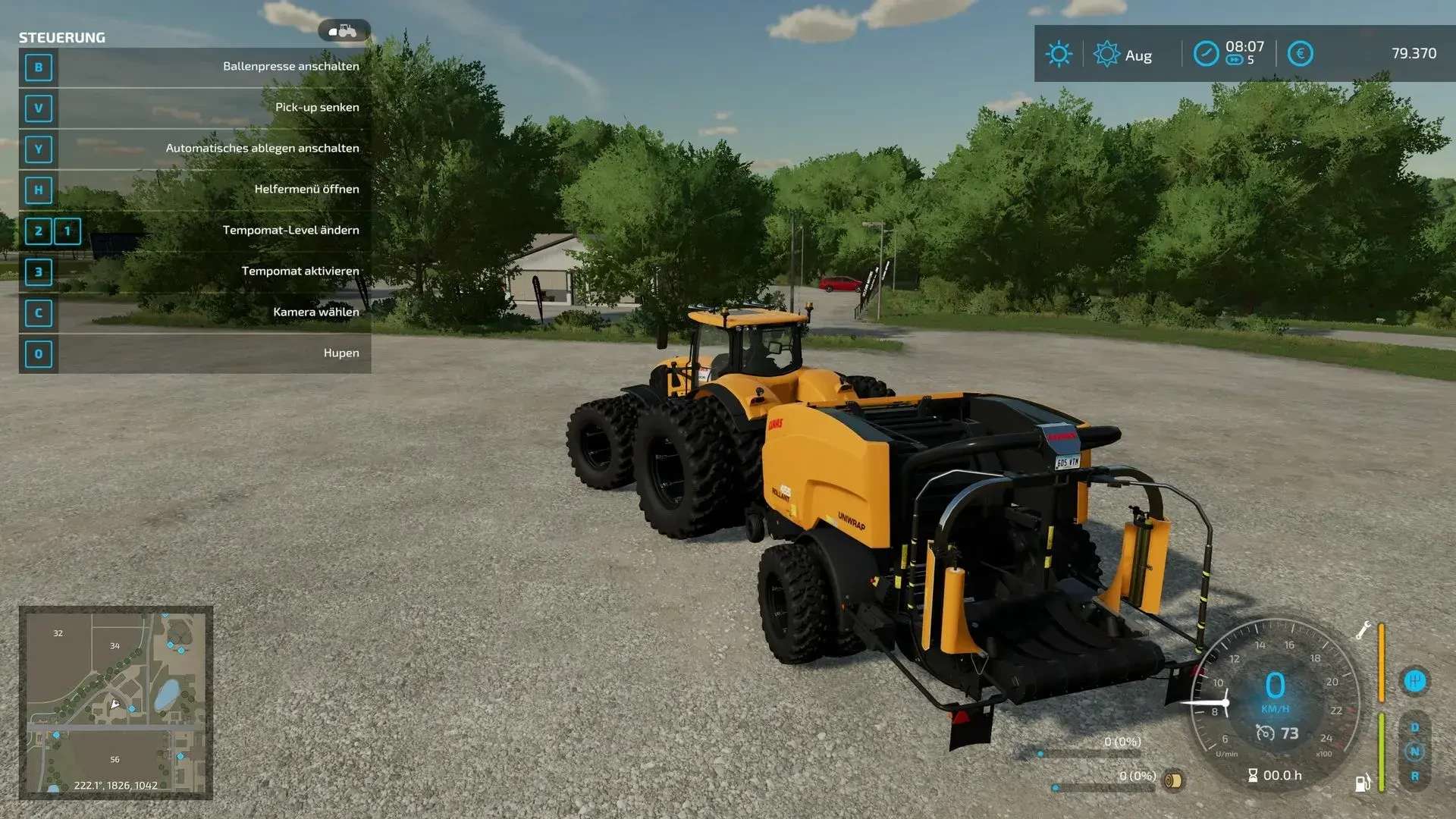1456x819 pixels.
Task: Select field 56 on the minimap
Action: 115,759
